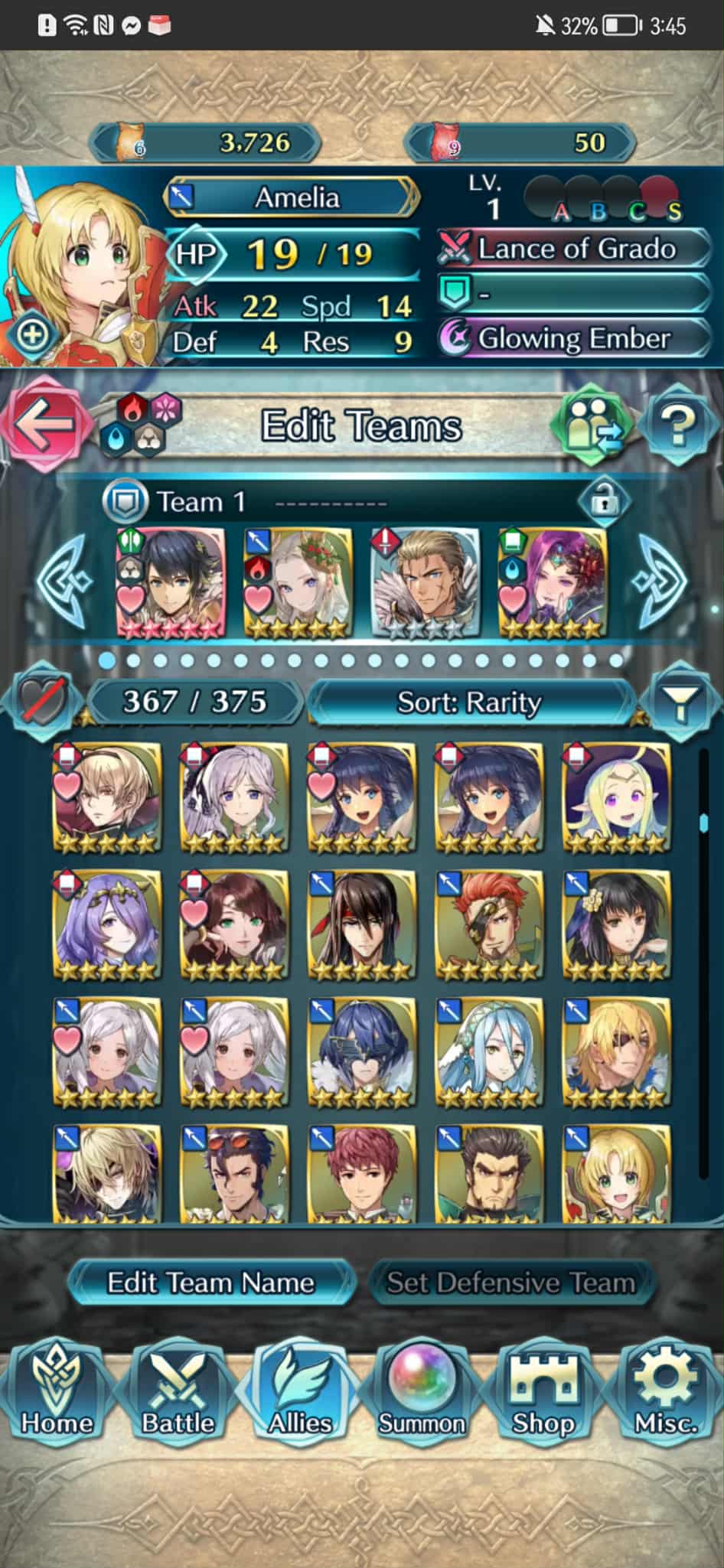
Task: Select the Lance of Grado weapon
Action: pos(574,249)
